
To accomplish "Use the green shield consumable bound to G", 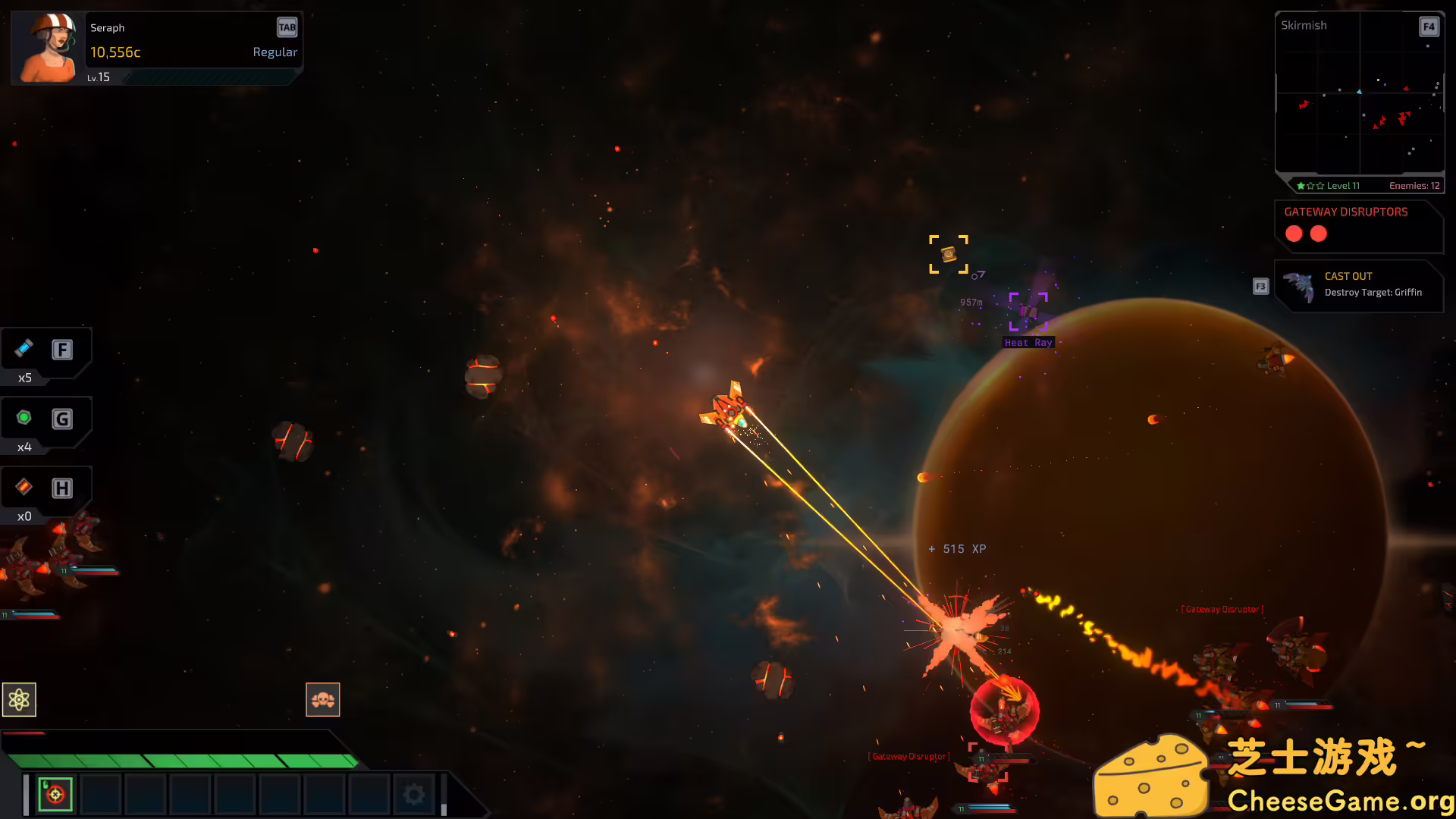I will point(24,419).
